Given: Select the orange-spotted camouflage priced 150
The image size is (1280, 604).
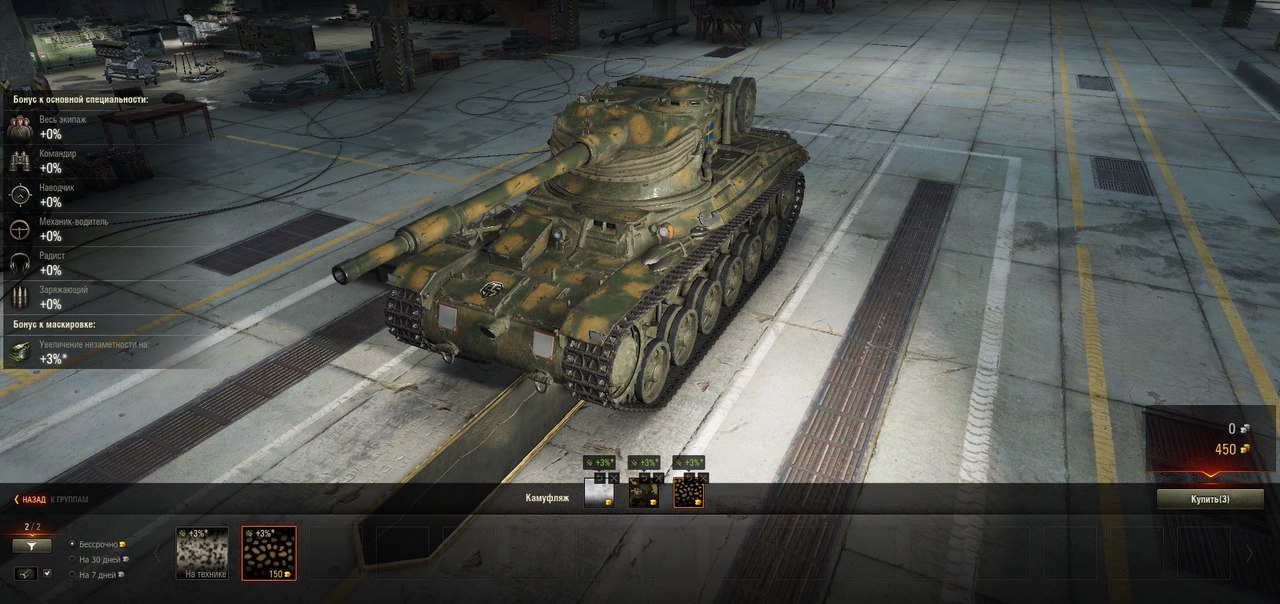Looking at the screenshot, I should pyautogui.click(x=268, y=553).
